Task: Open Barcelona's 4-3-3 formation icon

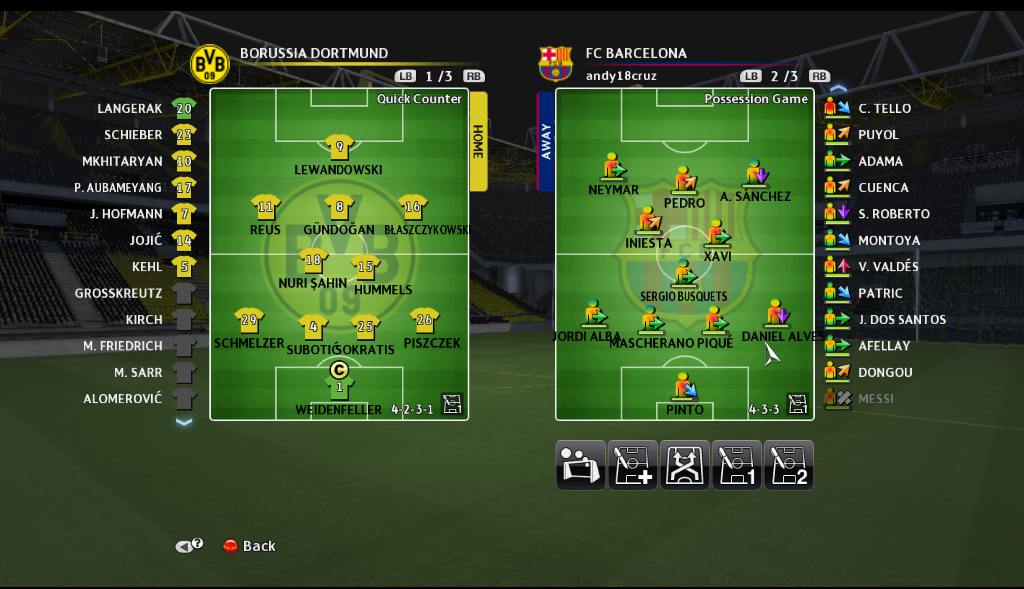Action: [797, 404]
